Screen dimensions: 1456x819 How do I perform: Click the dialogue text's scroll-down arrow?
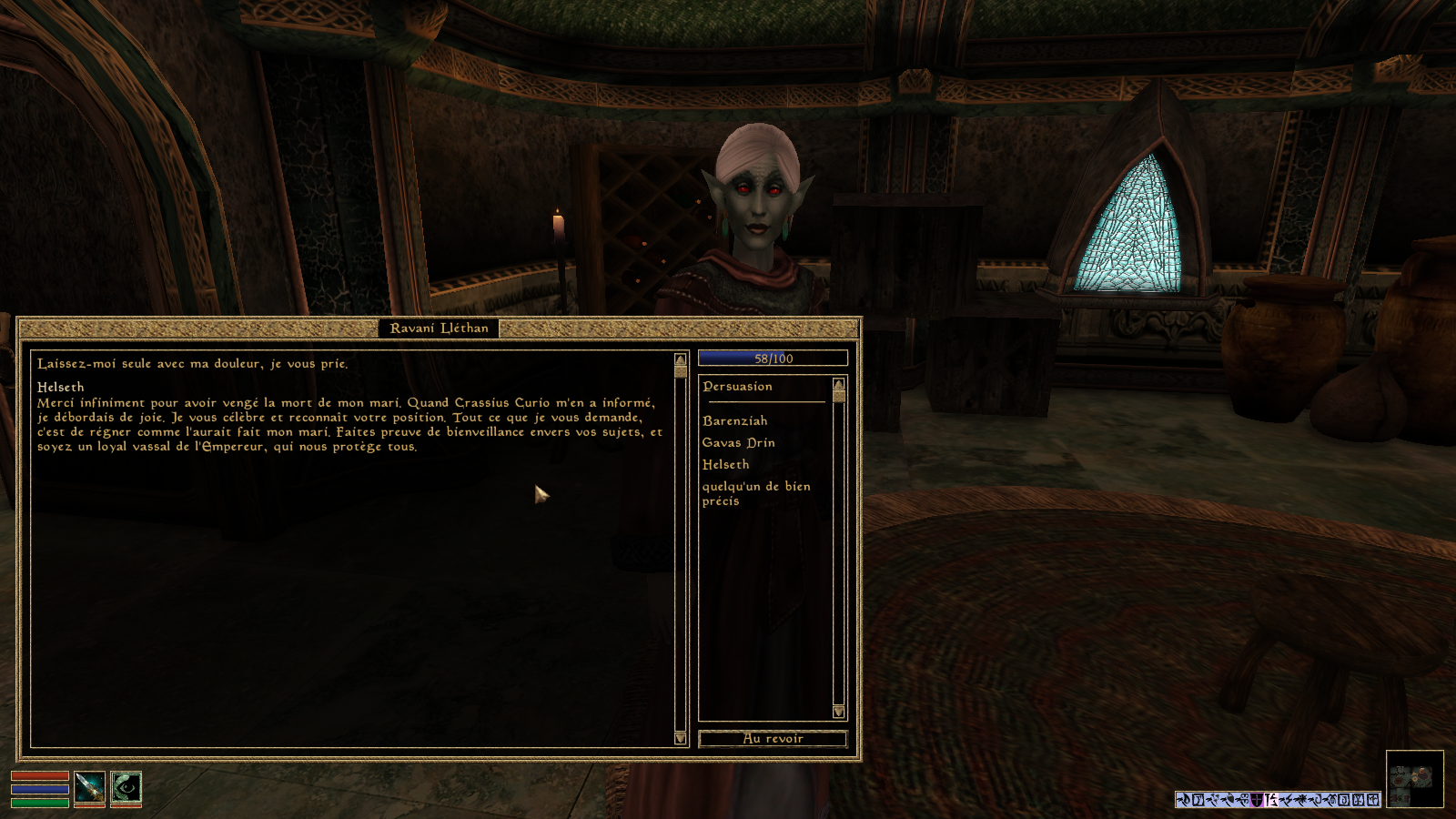click(680, 738)
